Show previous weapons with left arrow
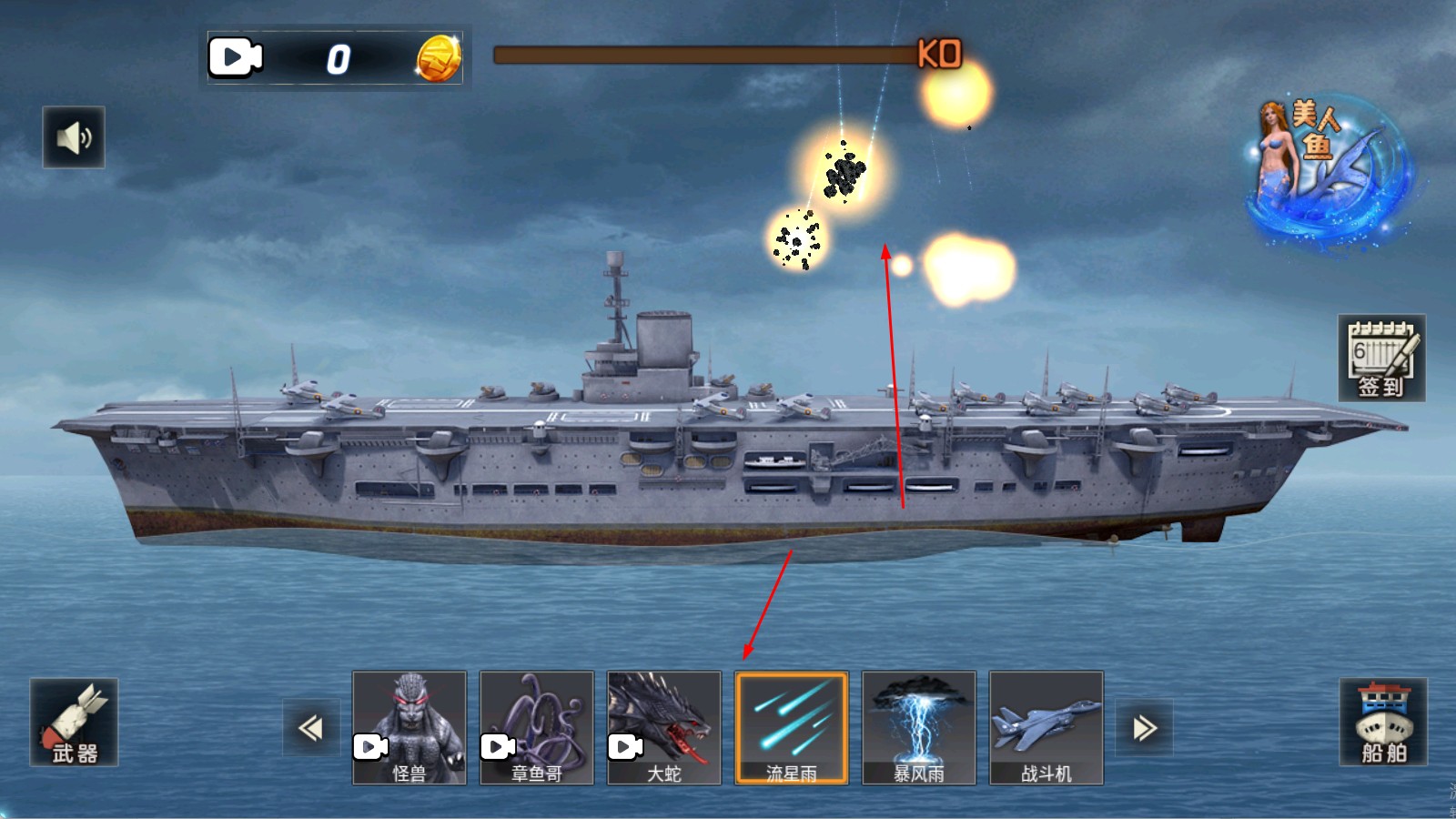 [x=310, y=728]
